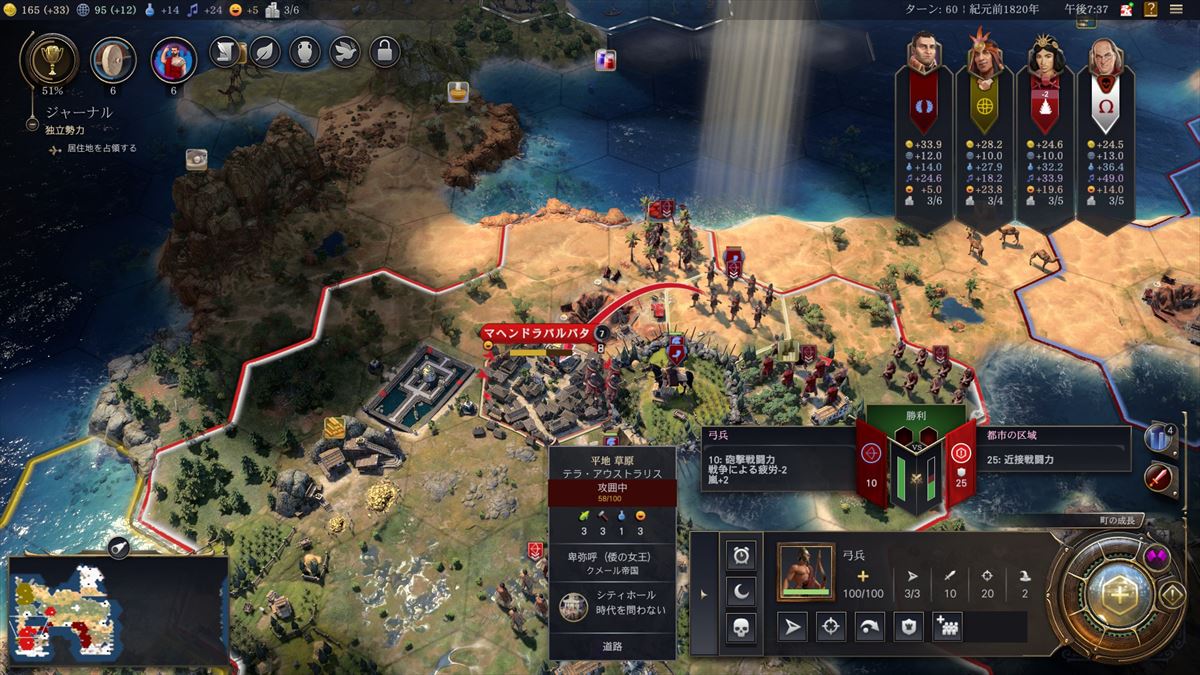
Task: Open the padlock unlocks icon
Action: tap(385, 50)
